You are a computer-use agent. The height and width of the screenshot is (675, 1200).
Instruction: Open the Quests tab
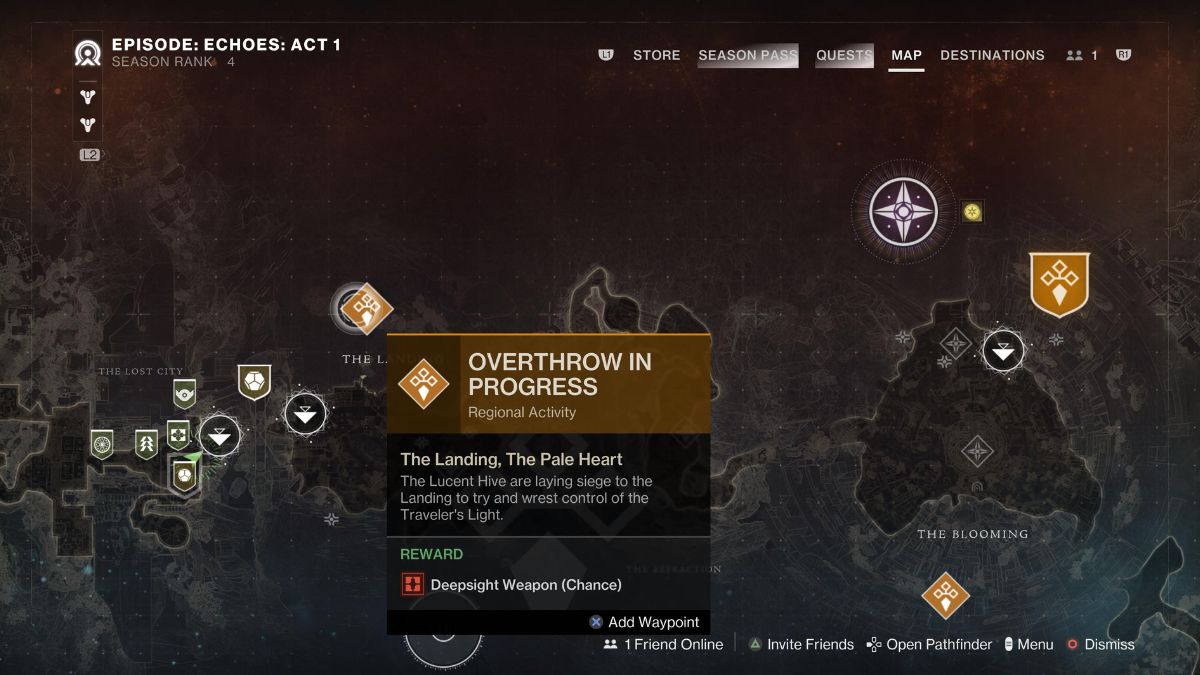coord(844,55)
